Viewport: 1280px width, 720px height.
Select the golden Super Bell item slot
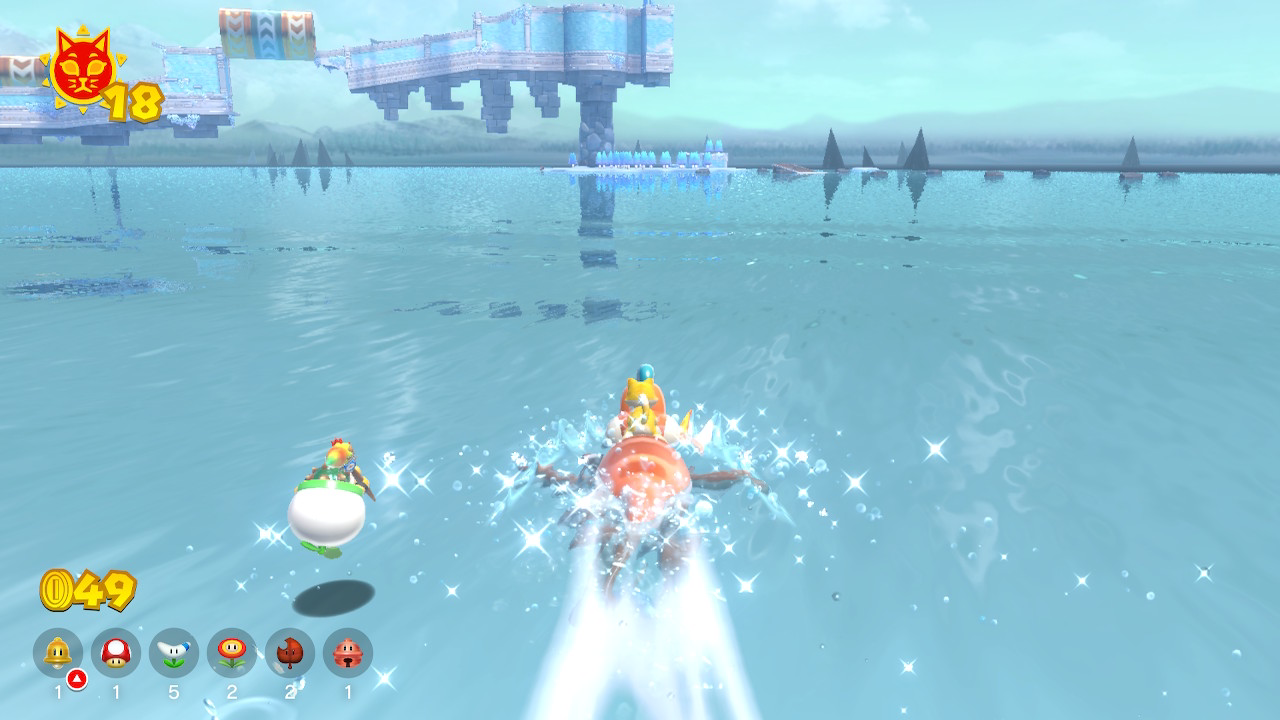tap(58, 653)
